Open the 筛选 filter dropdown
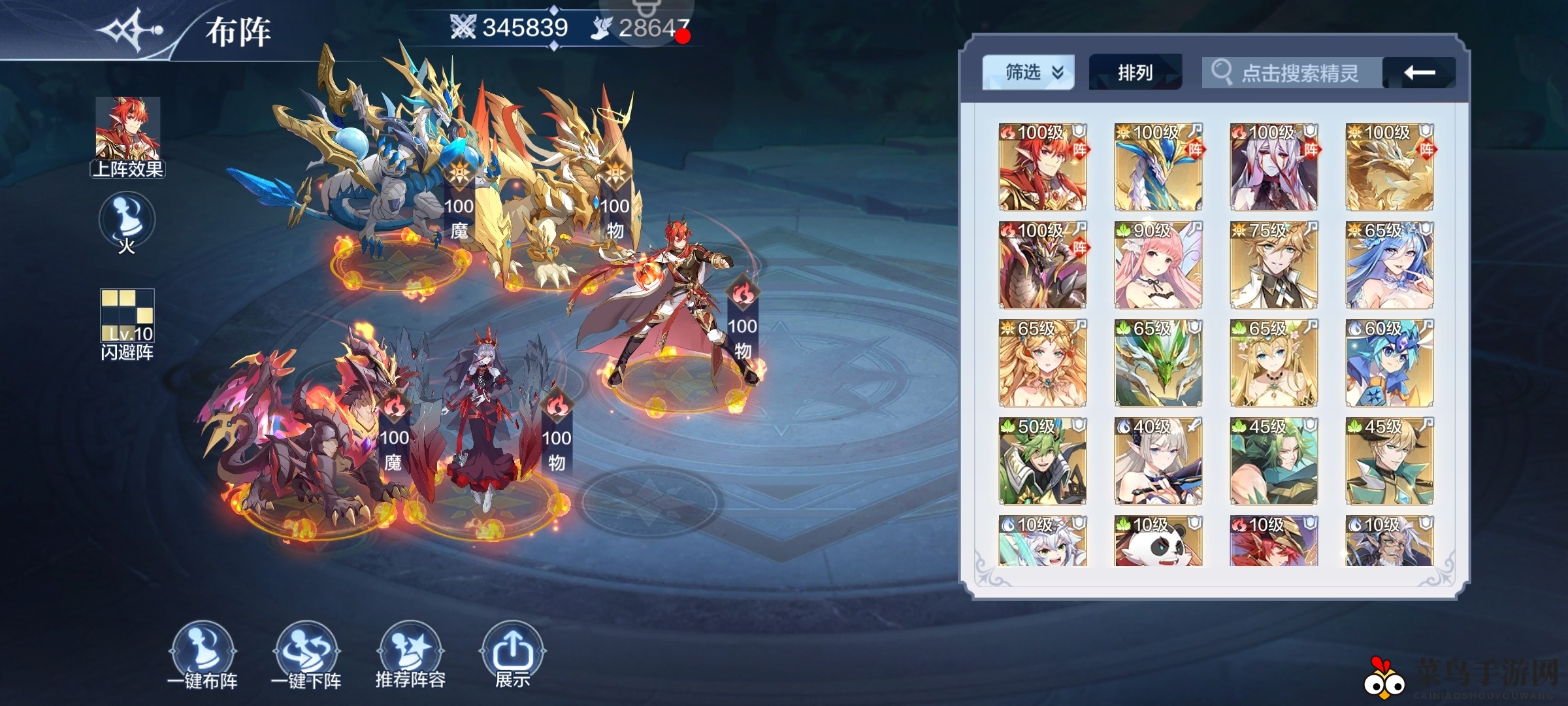This screenshot has width=1568, height=706. tap(1028, 72)
